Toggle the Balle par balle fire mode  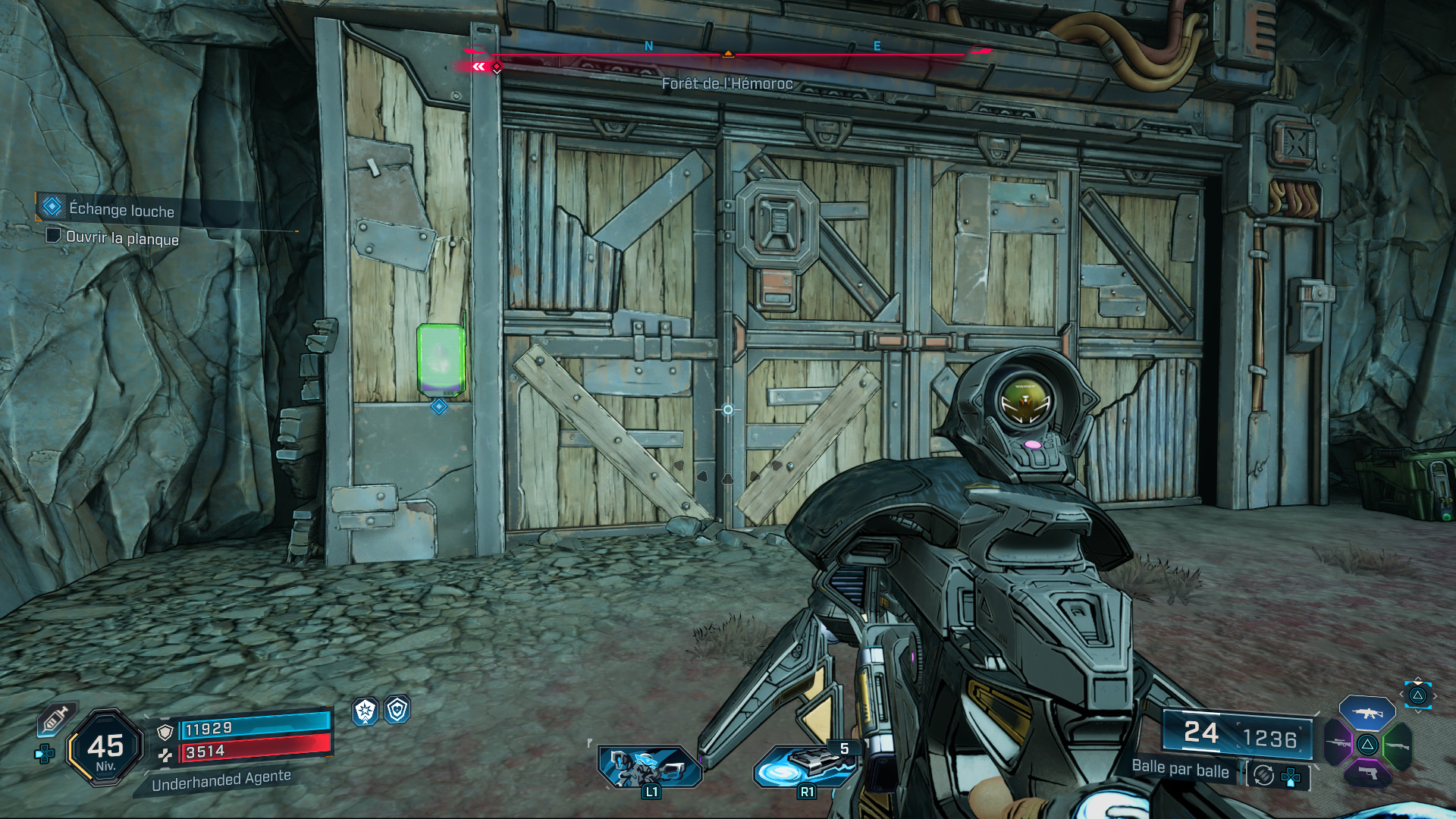click(1180, 768)
